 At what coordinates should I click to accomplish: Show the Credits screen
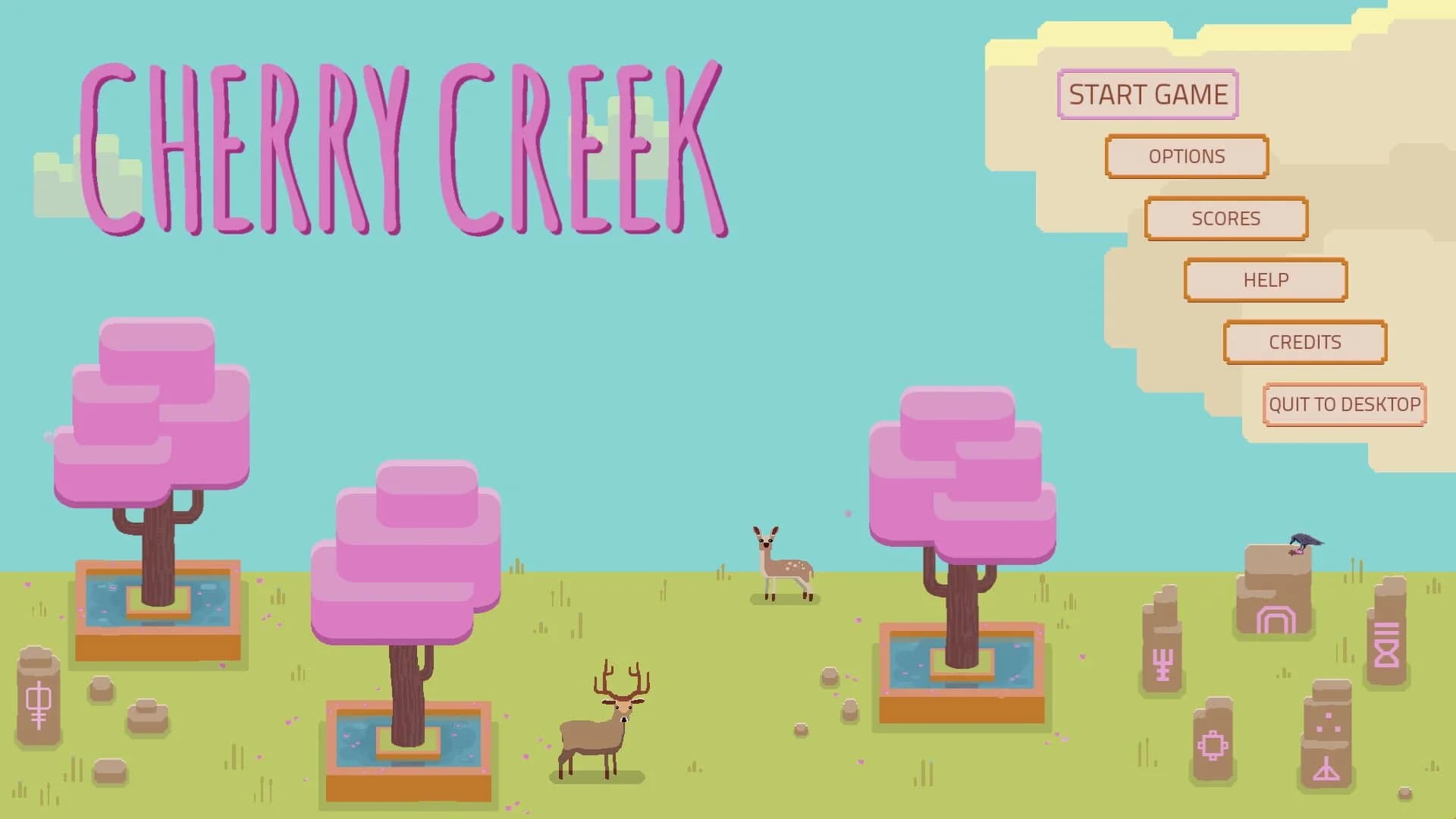1304,342
